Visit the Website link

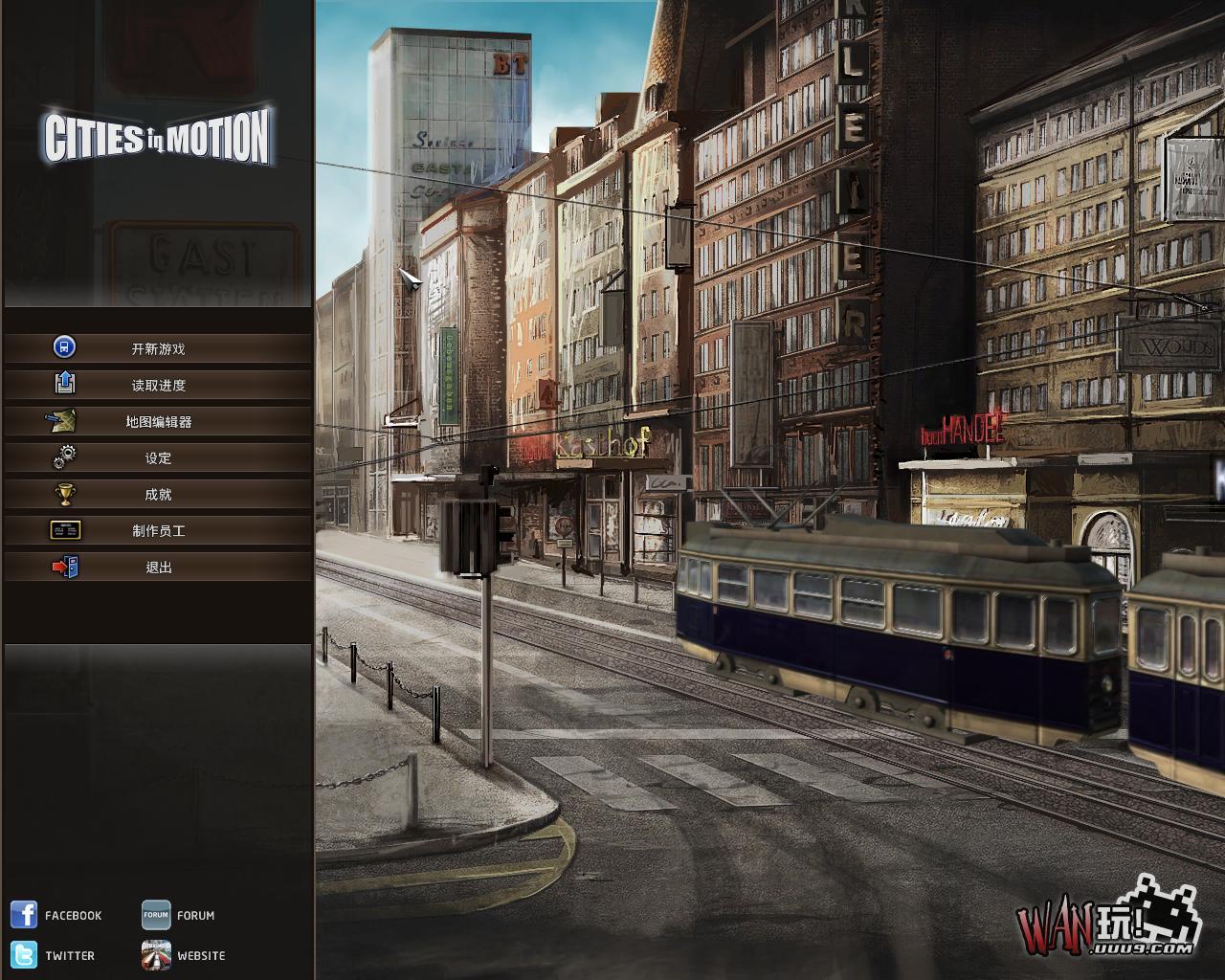(x=184, y=955)
